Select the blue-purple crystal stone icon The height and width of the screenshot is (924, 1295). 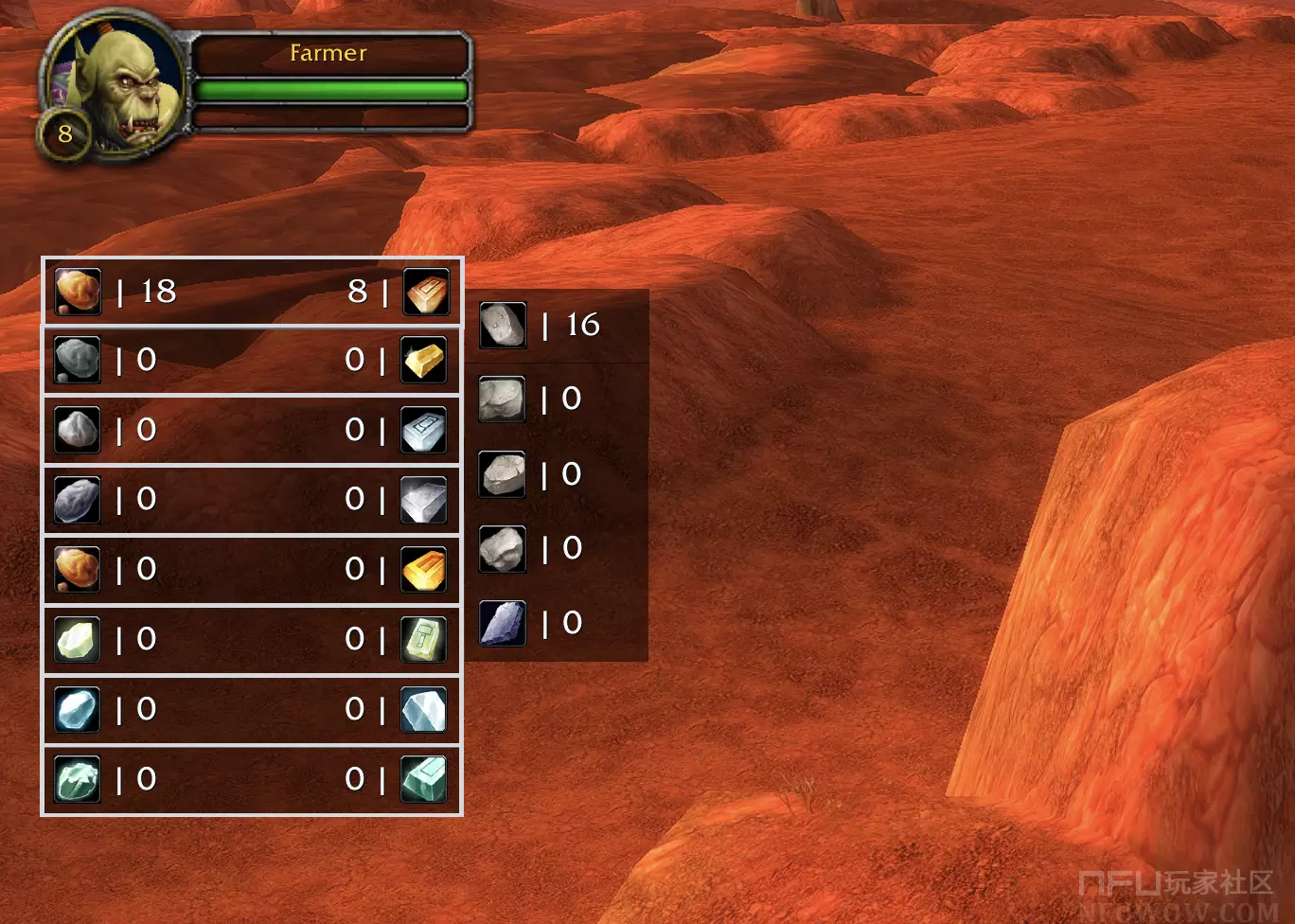pos(503,623)
